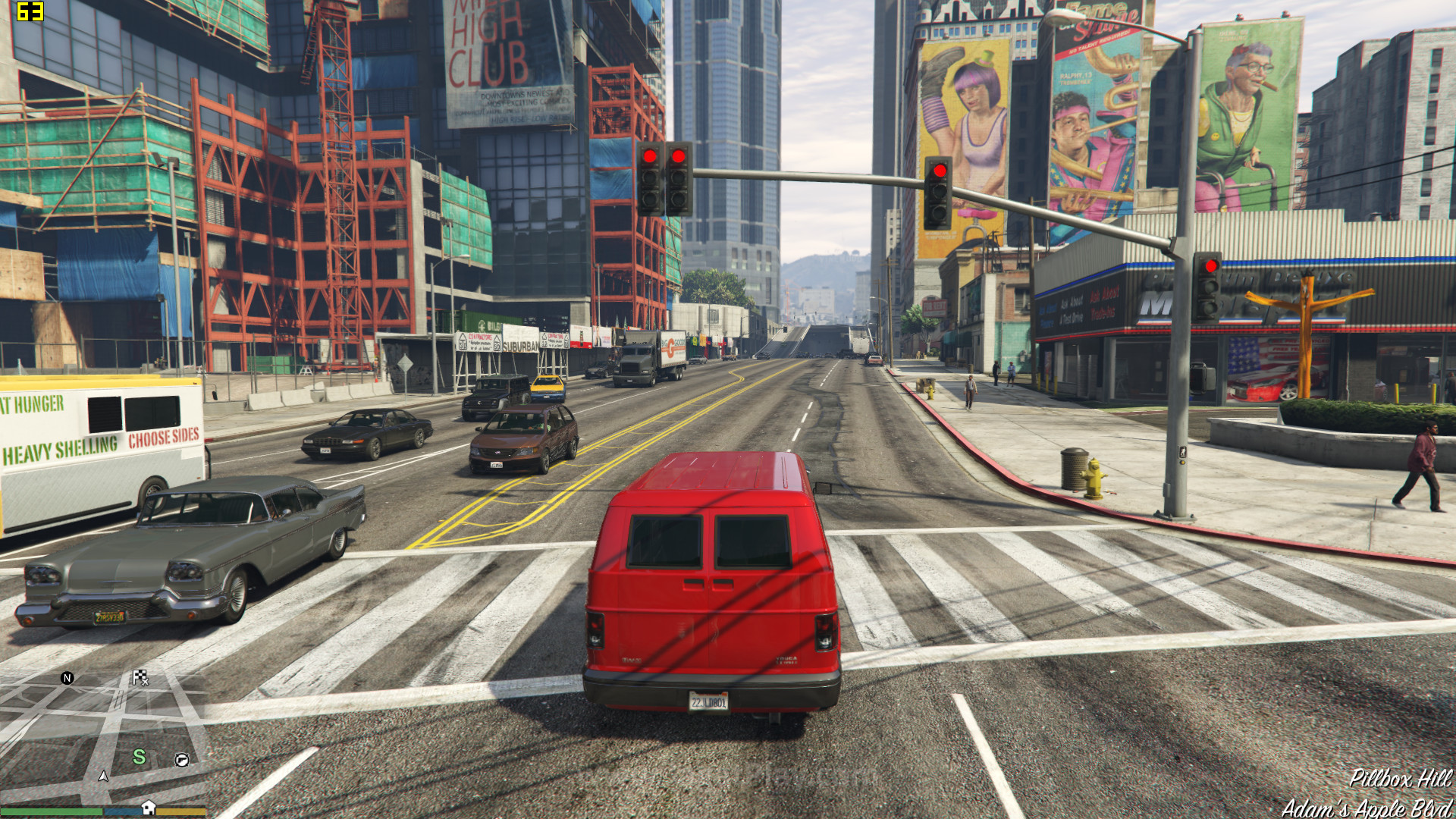Screen dimensions: 1456x819
Task: Click the checkered flag marker on the minimap
Action: coord(140,677)
